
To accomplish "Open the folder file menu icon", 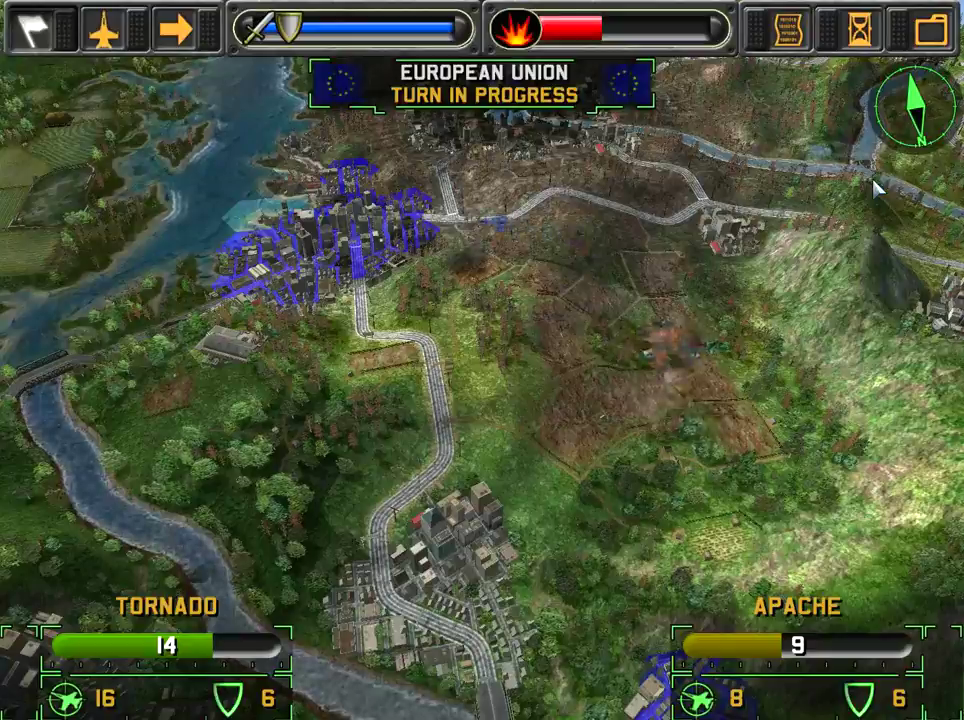I will 931,30.
